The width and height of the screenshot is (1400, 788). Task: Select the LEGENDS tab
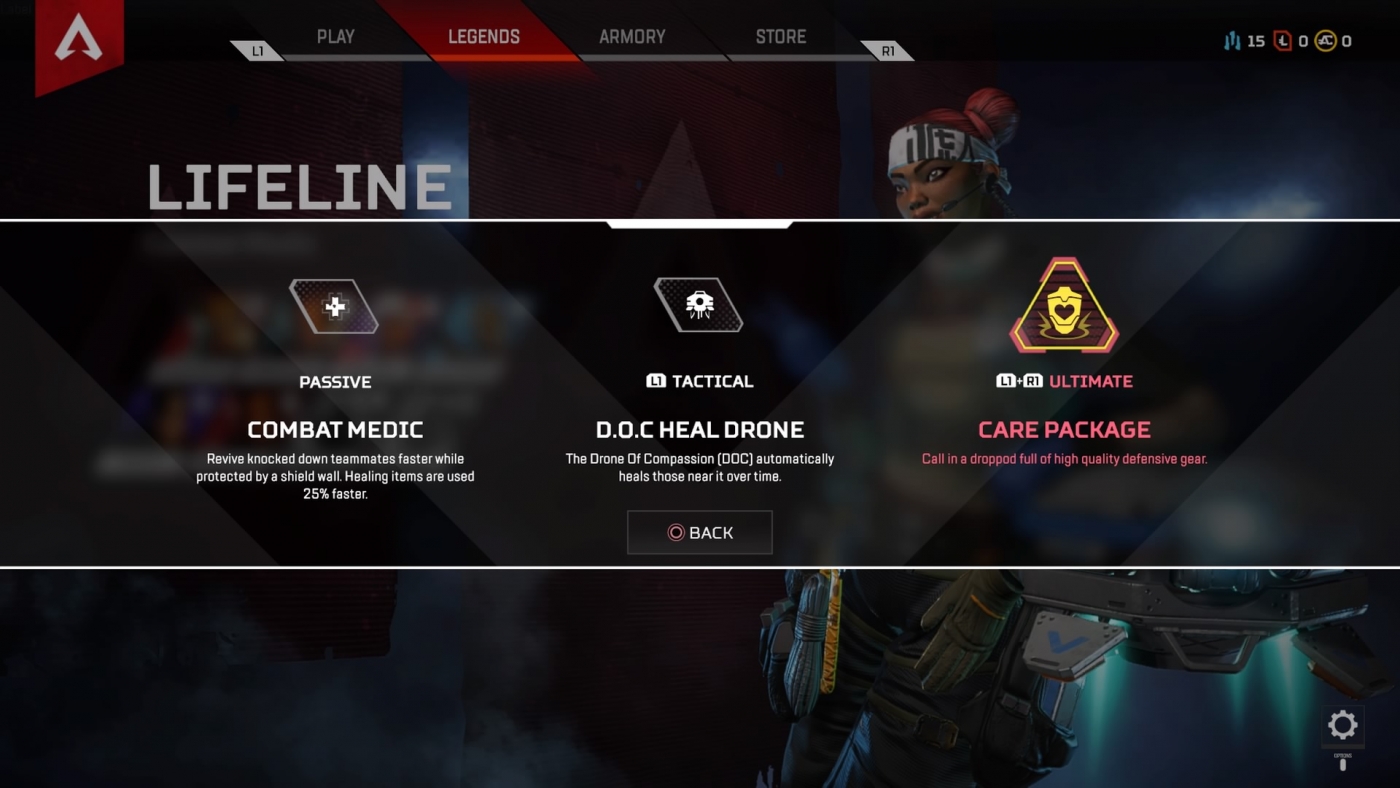(484, 36)
